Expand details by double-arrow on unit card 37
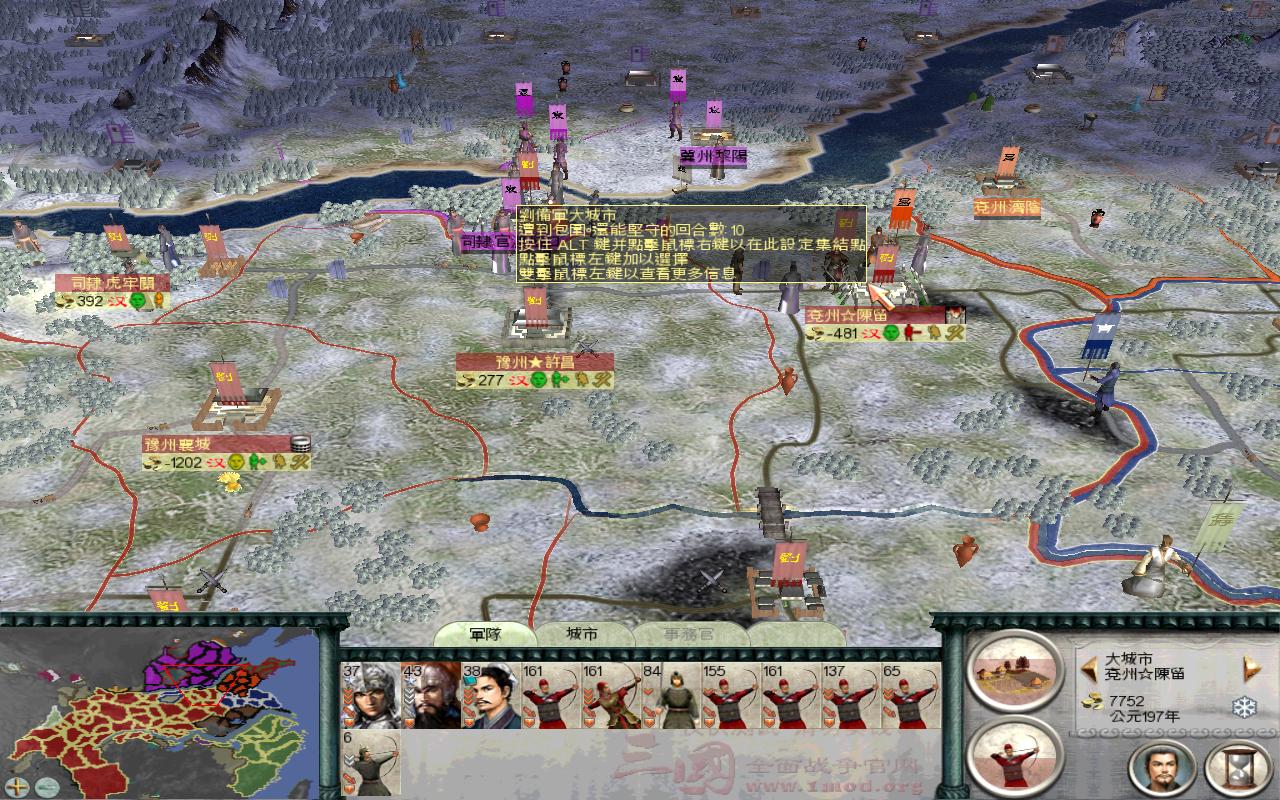Viewport: 1280px width, 800px height. [x=348, y=697]
